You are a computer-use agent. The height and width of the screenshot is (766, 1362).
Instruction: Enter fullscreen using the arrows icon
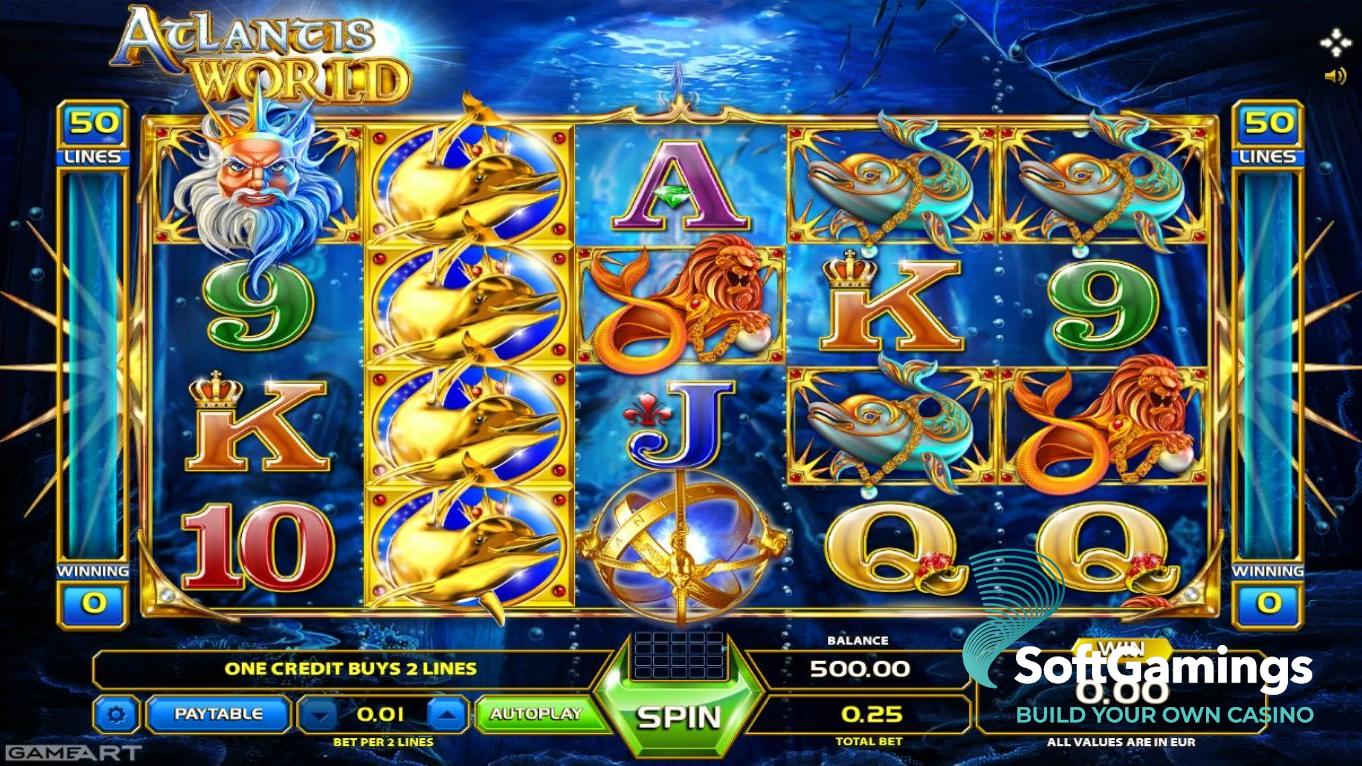(x=1334, y=40)
